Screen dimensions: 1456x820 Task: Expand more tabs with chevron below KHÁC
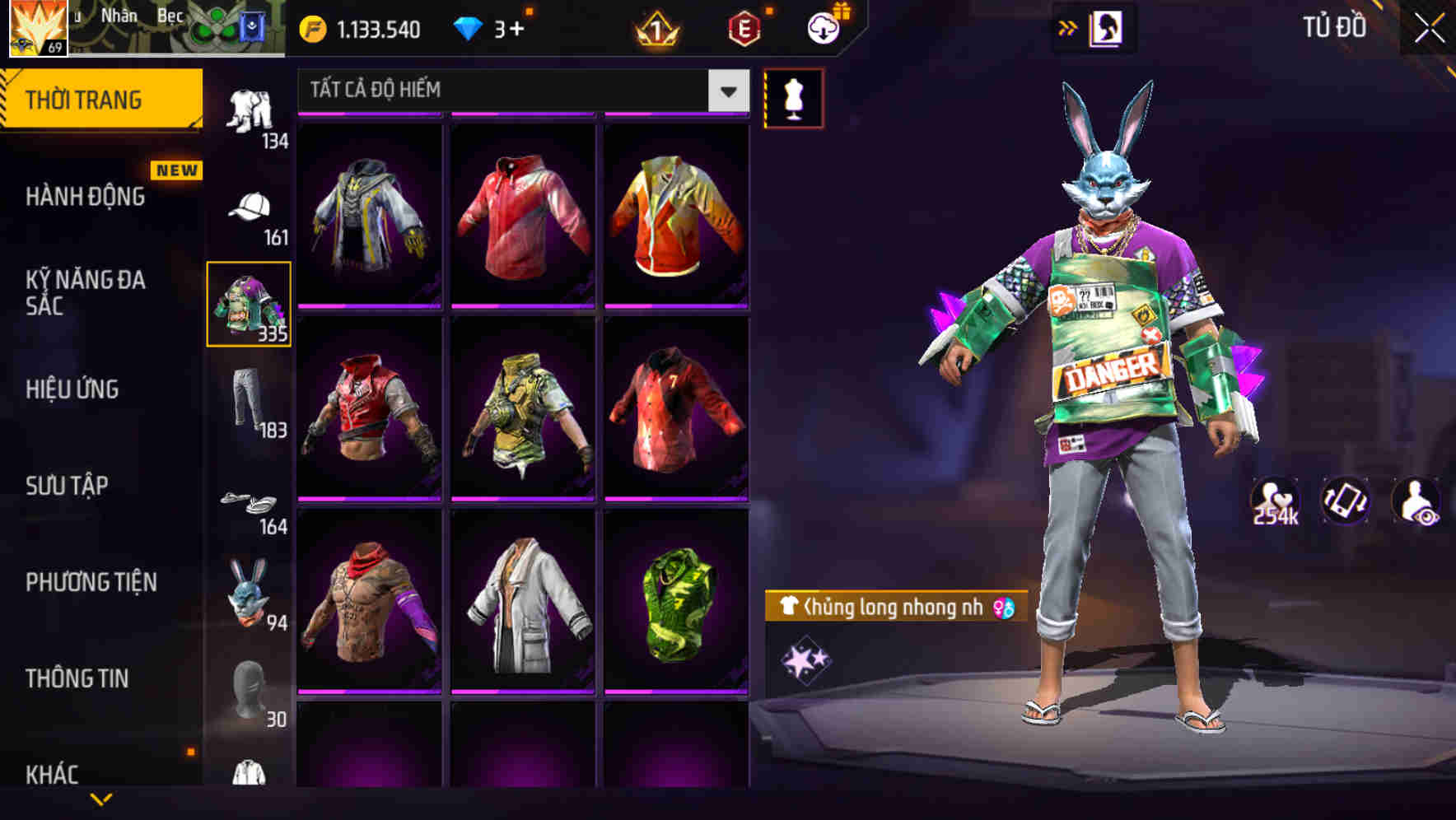[99, 800]
